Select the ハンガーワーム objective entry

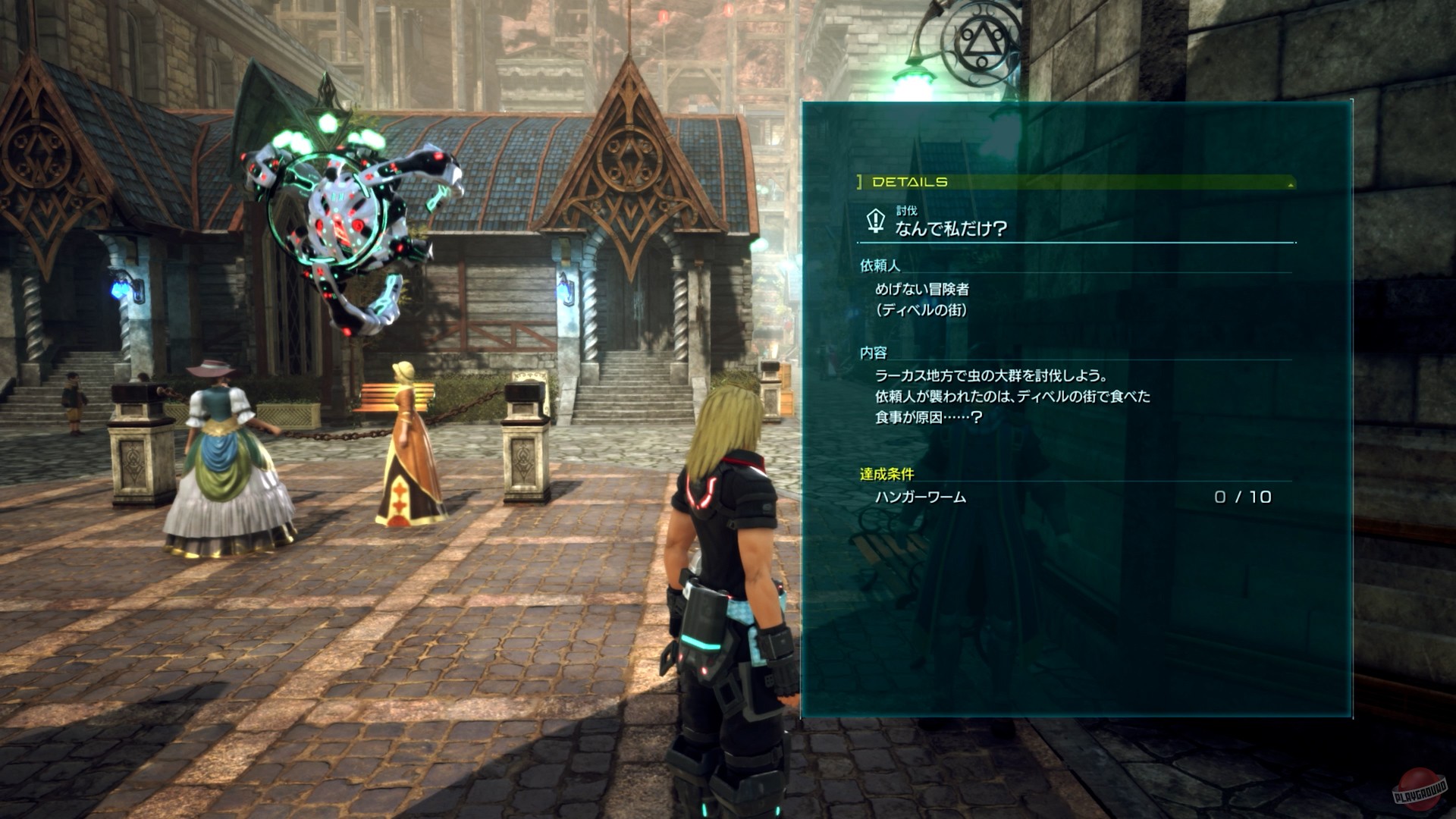pyautogui.click(x=921, y=497)
